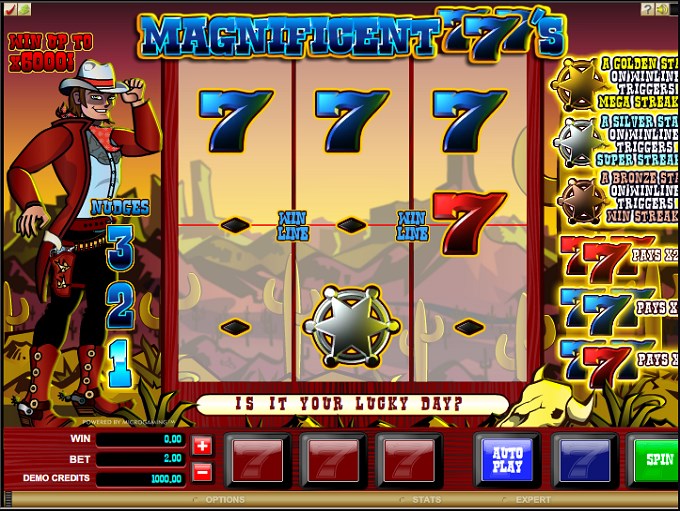Open the Options menu
The width and height of the screenshot is (680, 511).
click(x=224, y=499)
